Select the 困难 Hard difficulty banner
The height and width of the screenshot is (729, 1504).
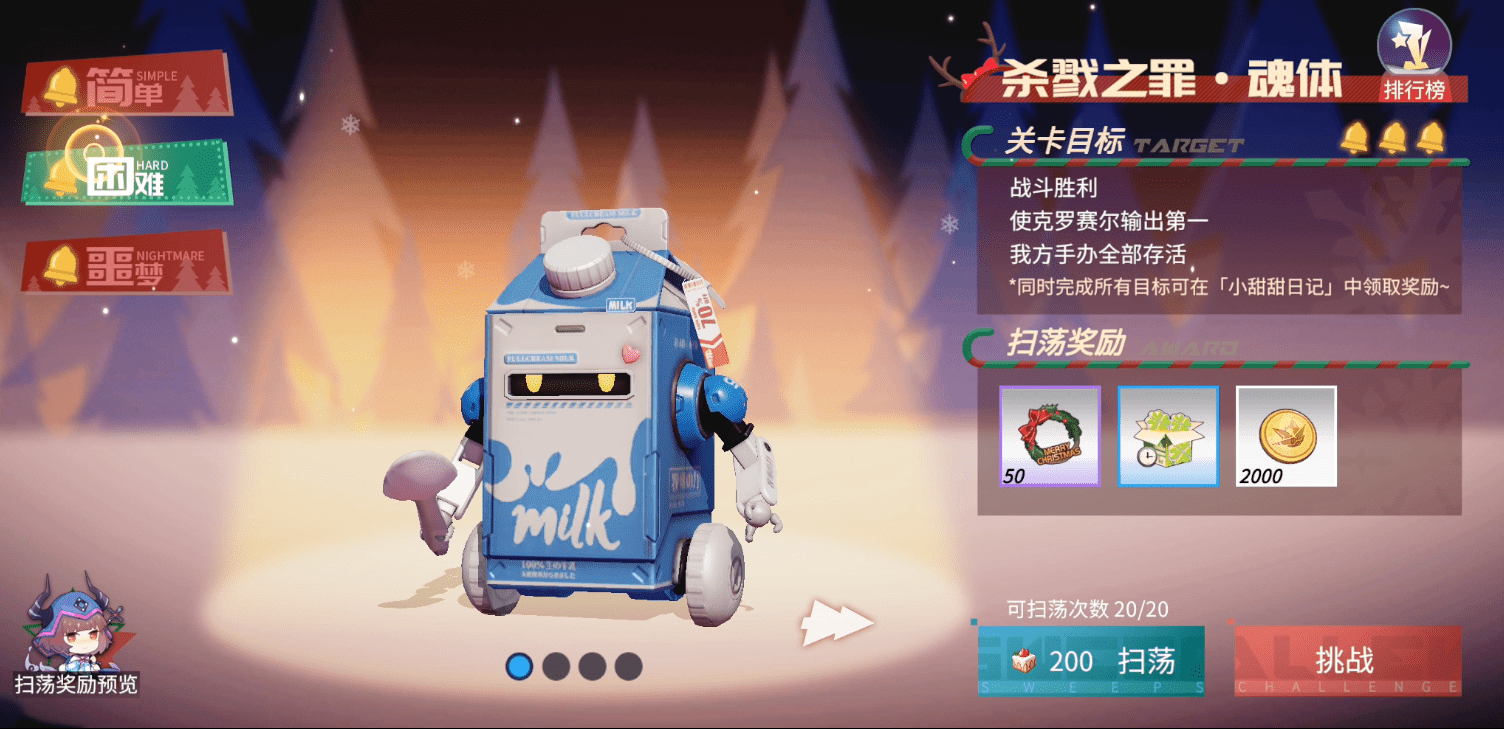pos(125,175)
